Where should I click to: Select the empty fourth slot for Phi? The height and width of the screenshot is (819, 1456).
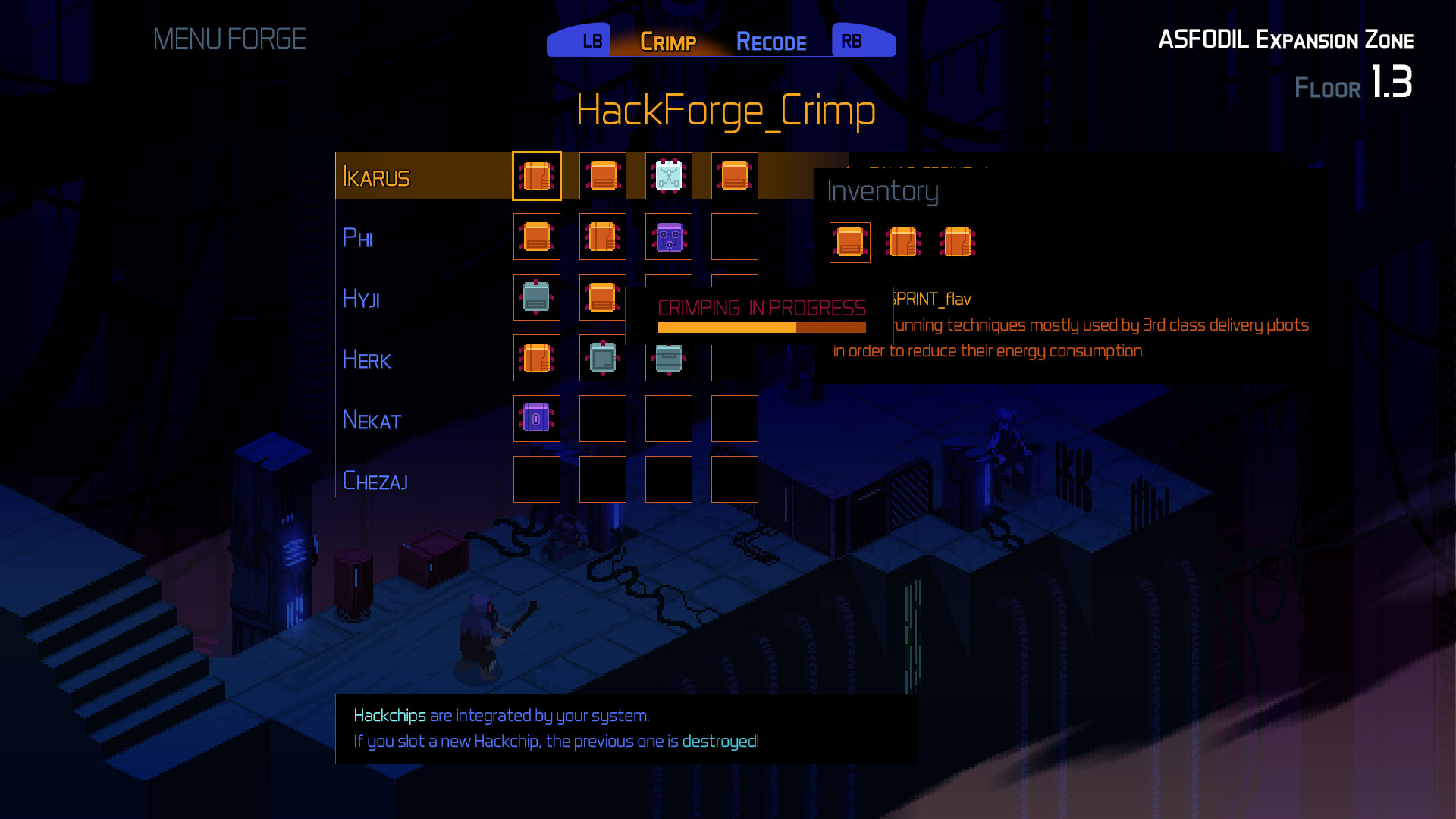[x=734, y=237]
